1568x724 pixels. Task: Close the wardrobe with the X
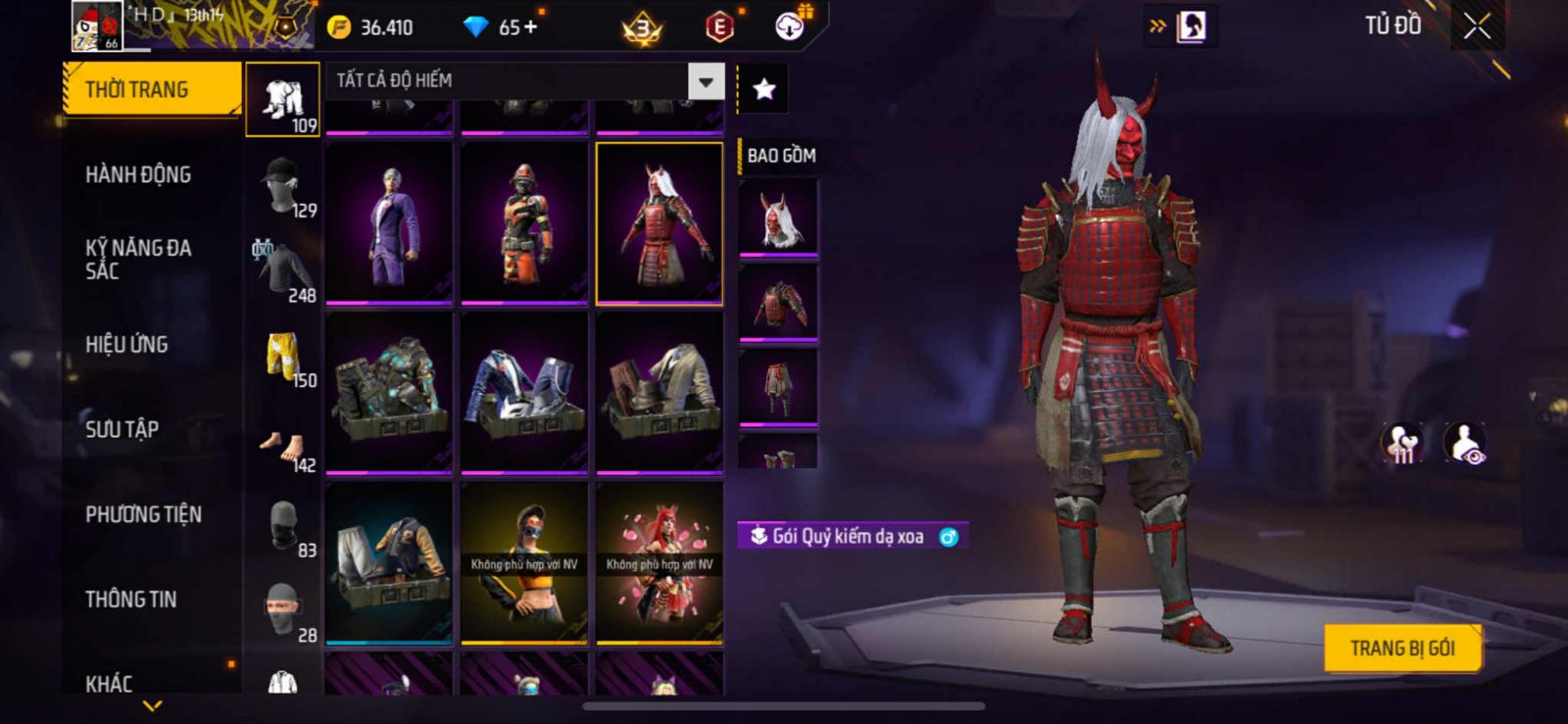(x=1477, y=26)
